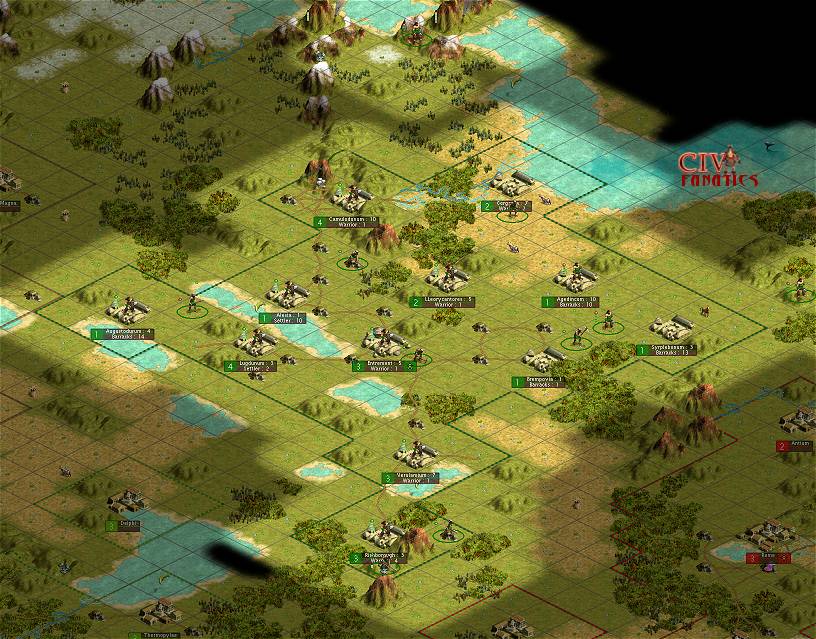Select the Camulodunum city banner
Image resolution: width=816 pixels, height=639 pixels.
352,221
